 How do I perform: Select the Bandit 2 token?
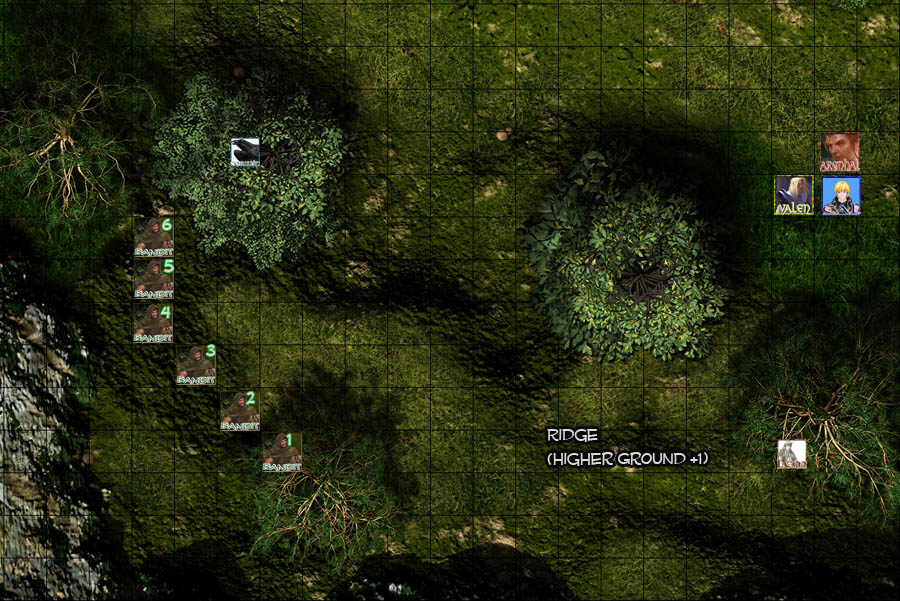tap(240, 410)
